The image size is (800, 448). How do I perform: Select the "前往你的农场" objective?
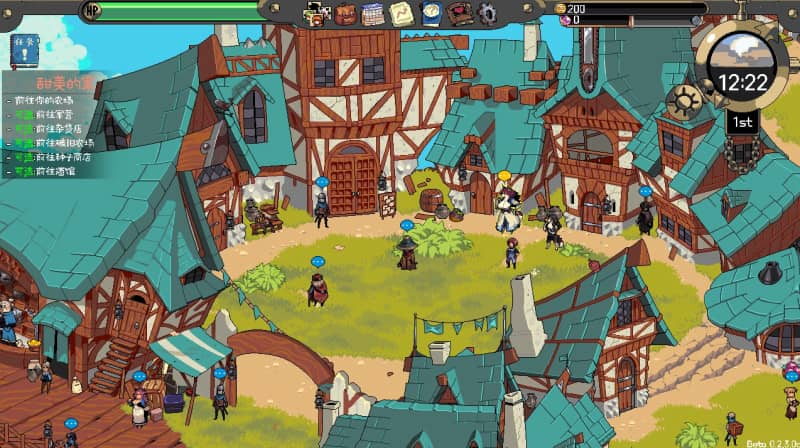click(44, 101)
